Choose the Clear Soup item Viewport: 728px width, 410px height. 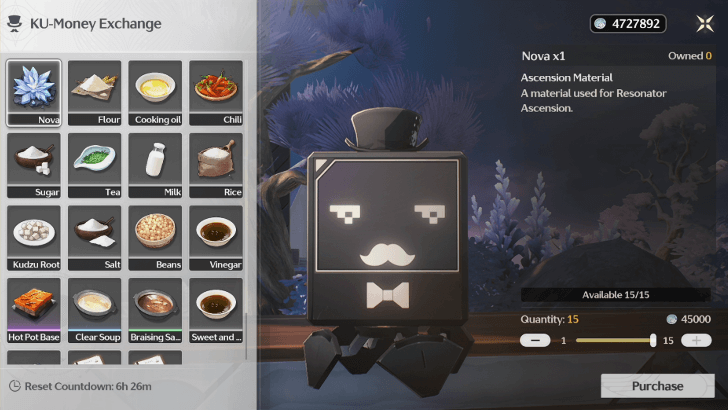pos(95,310)
